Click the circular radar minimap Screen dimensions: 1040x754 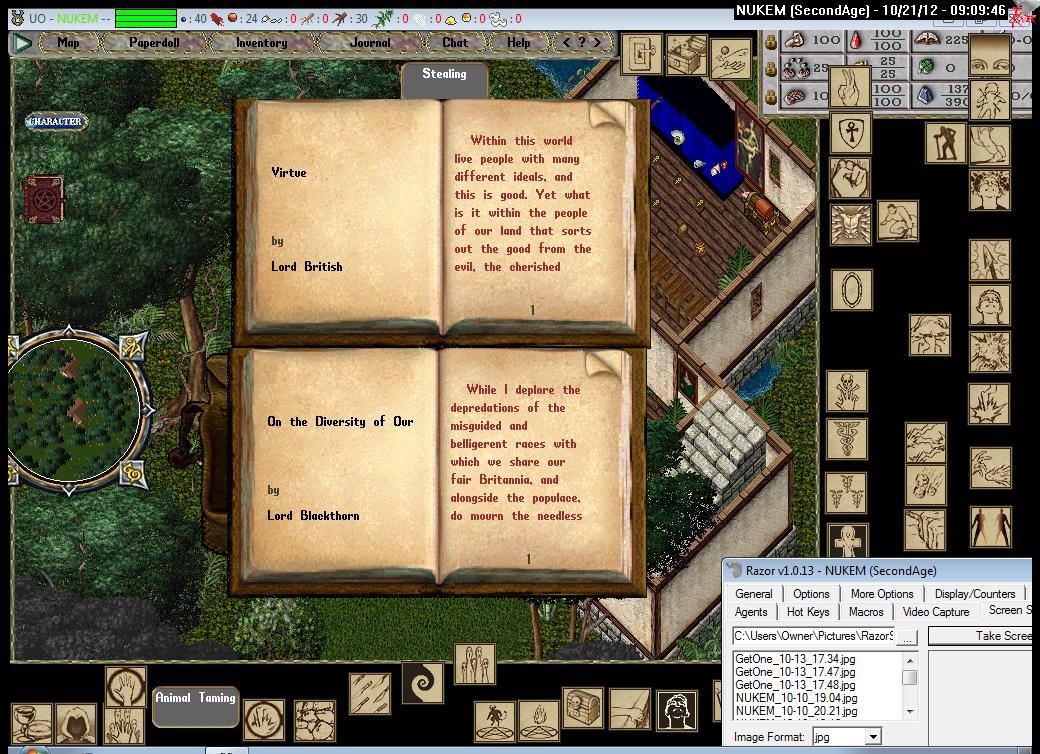[x=76, y=400]
